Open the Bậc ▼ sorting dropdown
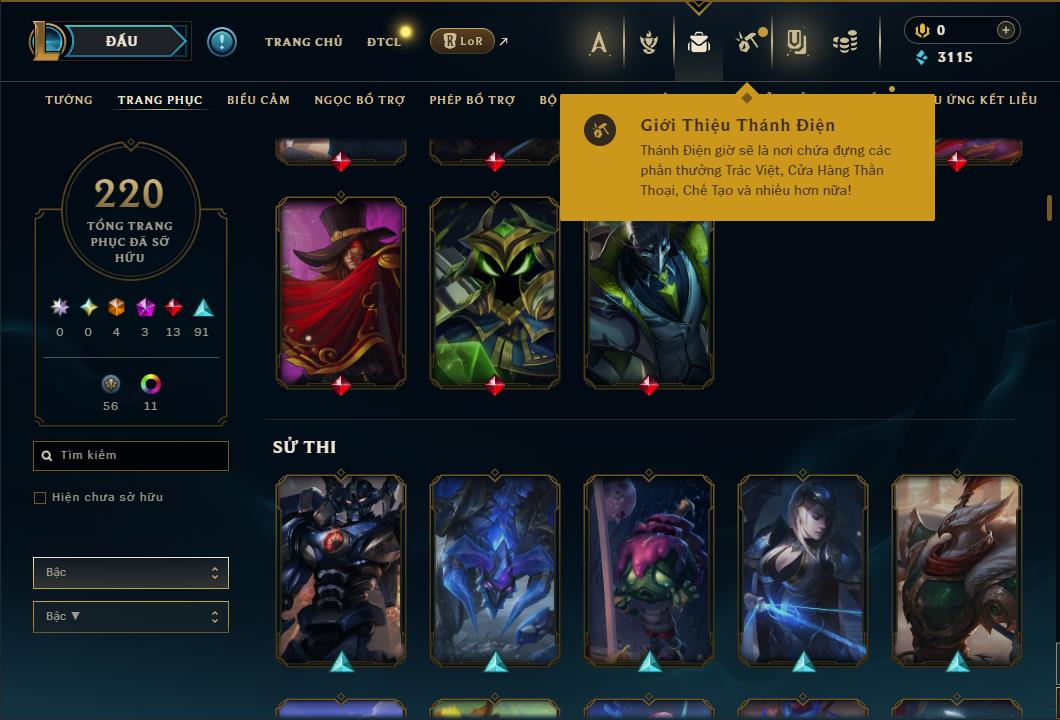 [x=131, y=617]
